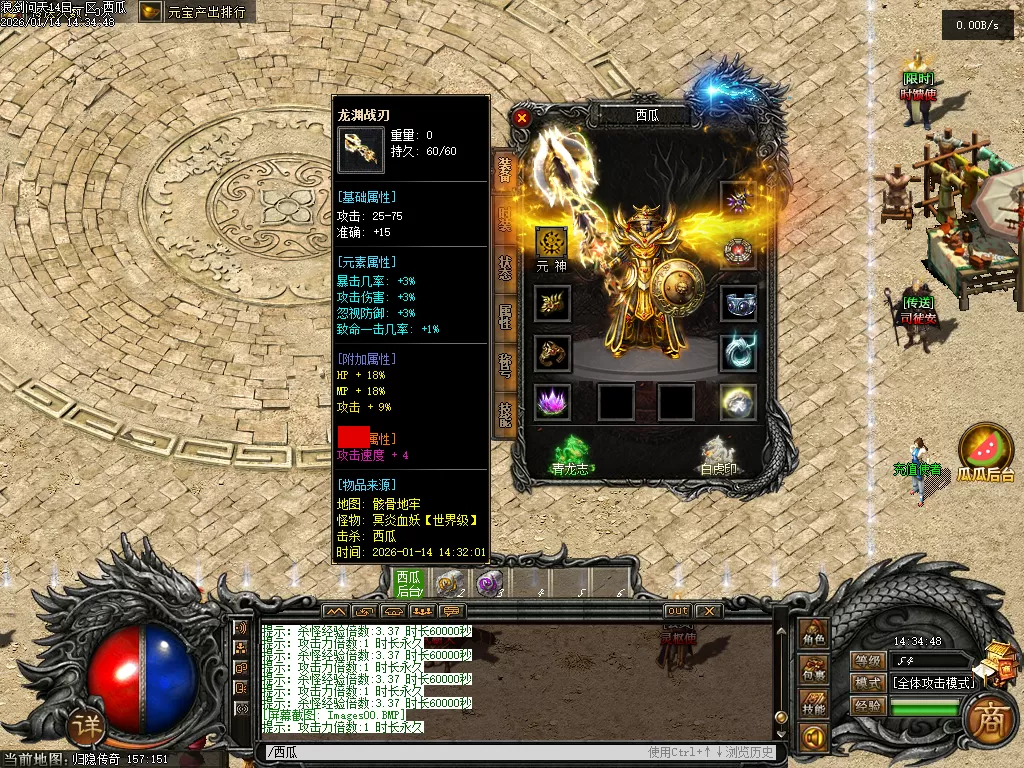Select the 称号 title tab

[505, 365]
